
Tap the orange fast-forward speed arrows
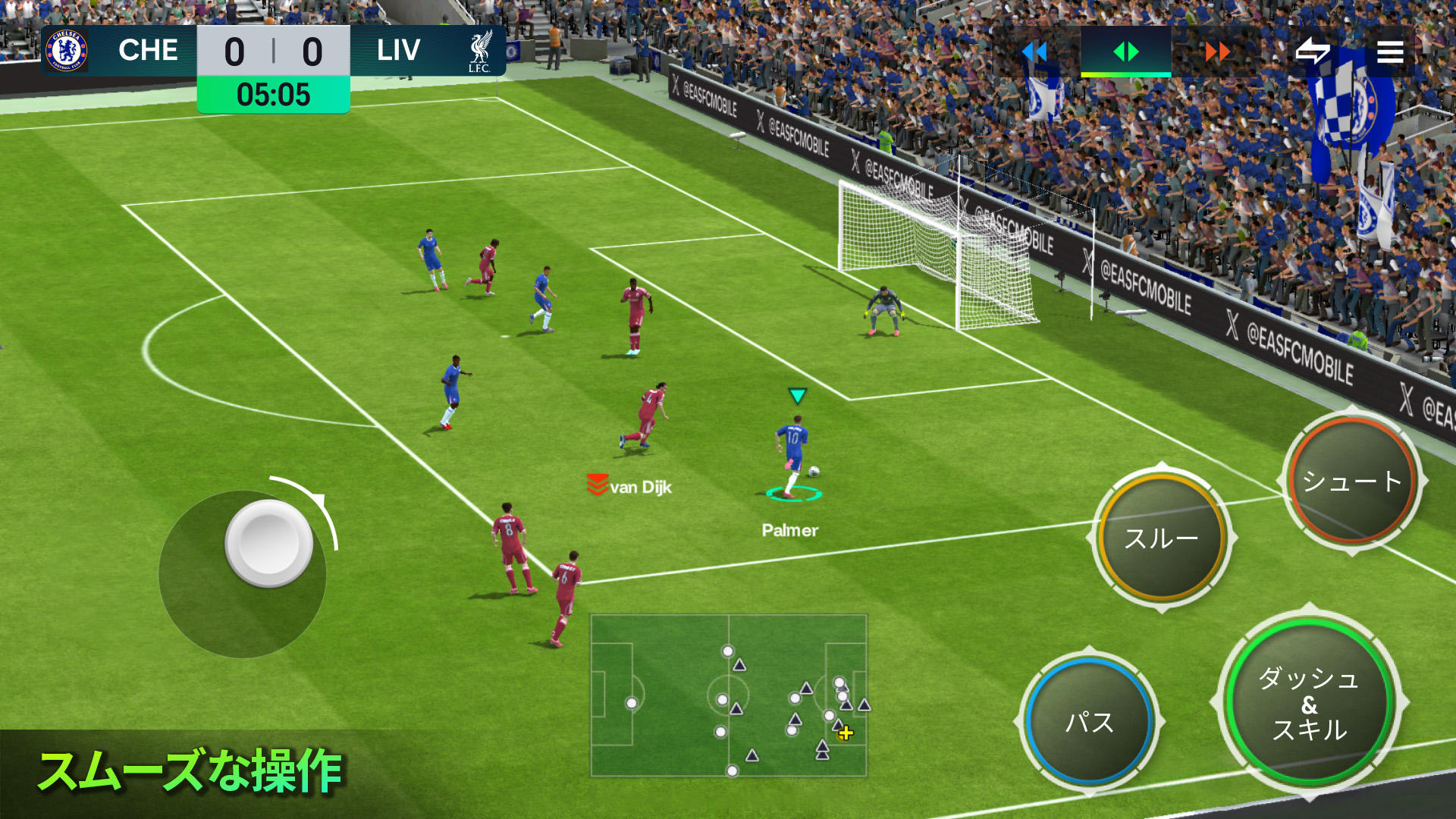click(1217, 52)
